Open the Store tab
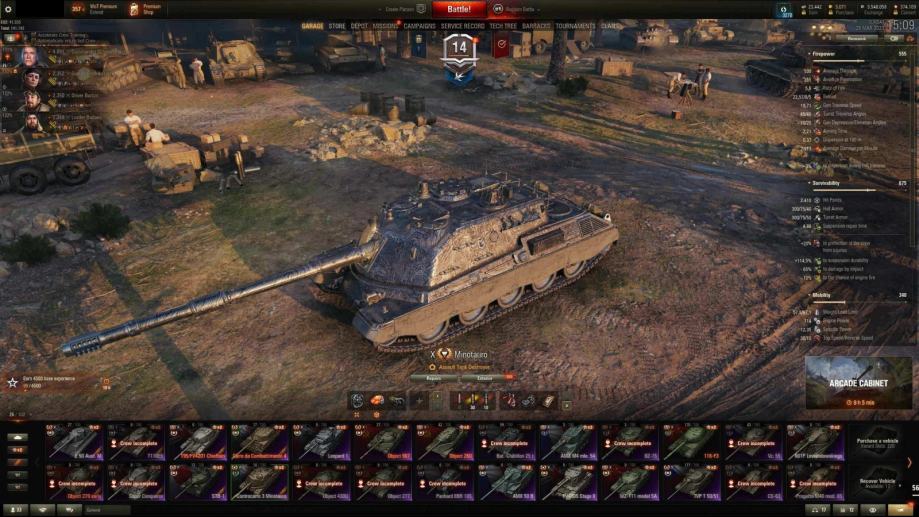Image resolution: width=919 pixels, height=517 pixels. 337,26
